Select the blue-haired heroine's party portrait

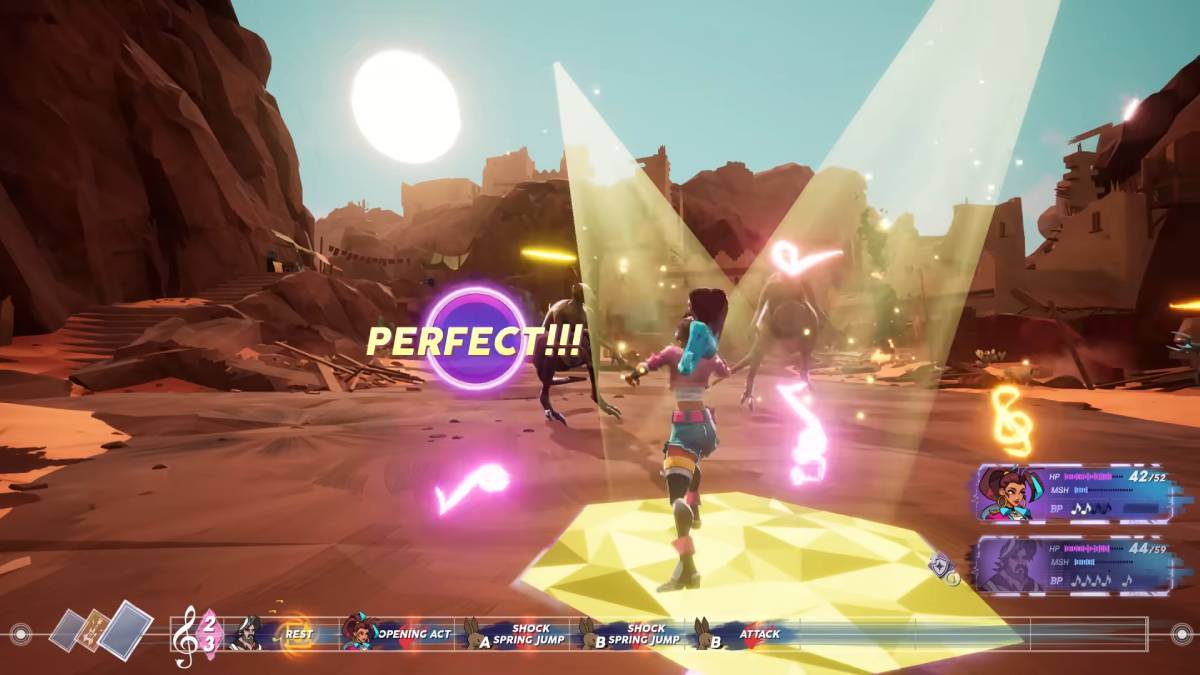coord(1010,495)
